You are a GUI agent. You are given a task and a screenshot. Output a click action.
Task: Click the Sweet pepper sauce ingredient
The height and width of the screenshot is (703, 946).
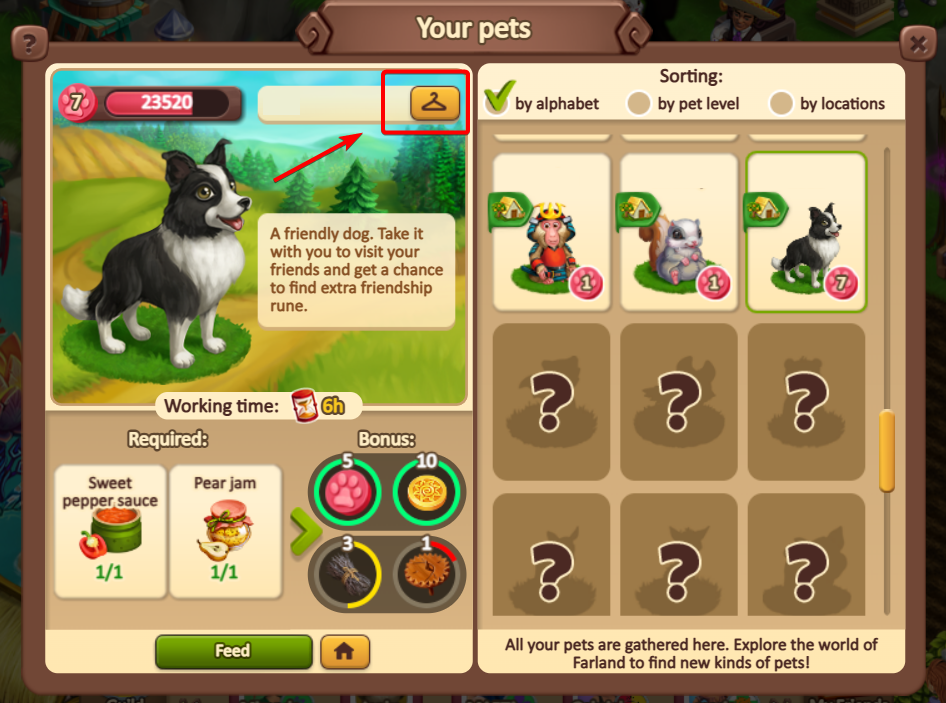(x=111, y=531)
